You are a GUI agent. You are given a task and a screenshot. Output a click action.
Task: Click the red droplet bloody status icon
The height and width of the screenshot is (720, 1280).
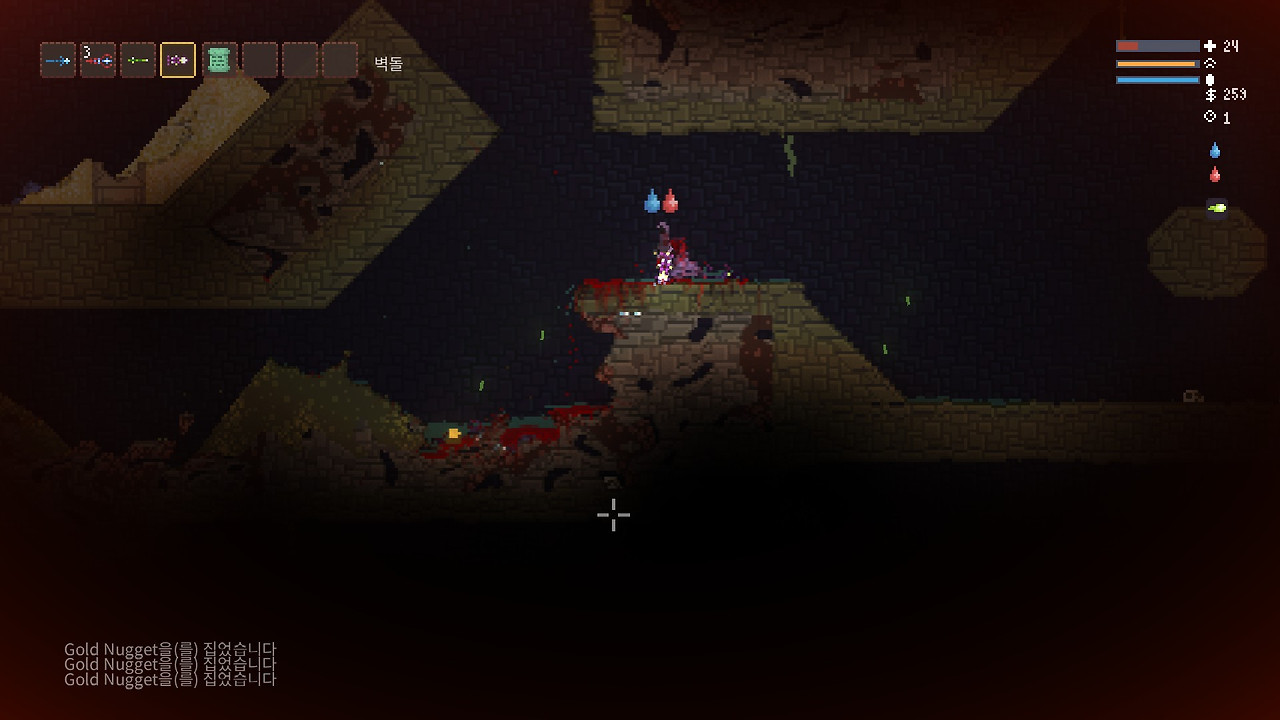tap(1215, 175)
